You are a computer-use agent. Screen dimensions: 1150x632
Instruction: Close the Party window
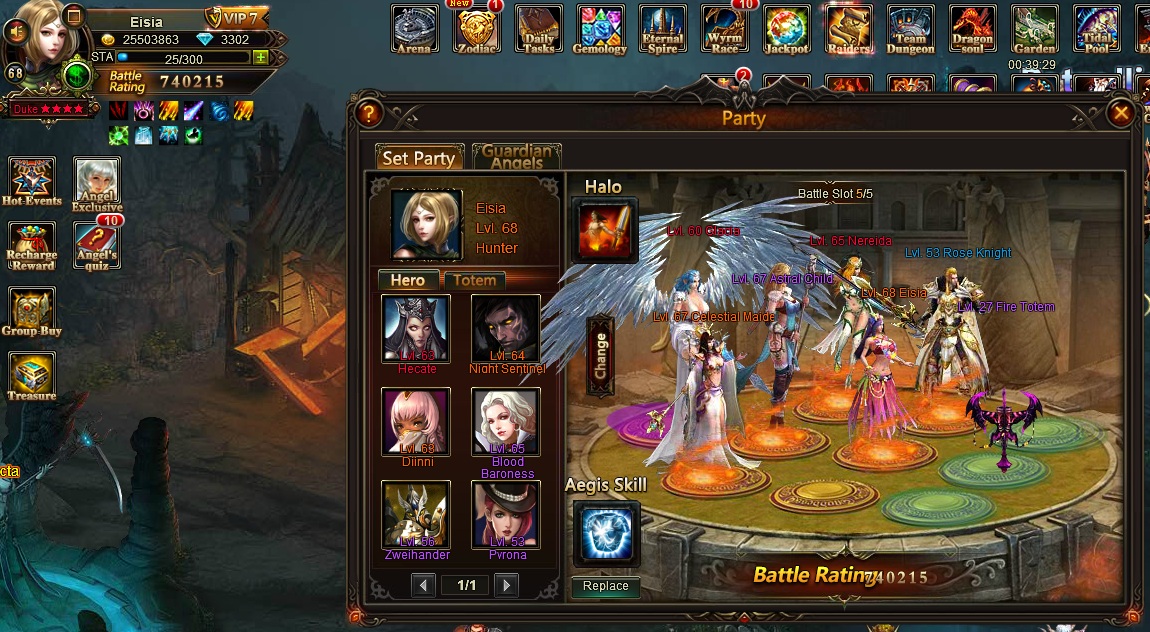tap(1121, 113)
